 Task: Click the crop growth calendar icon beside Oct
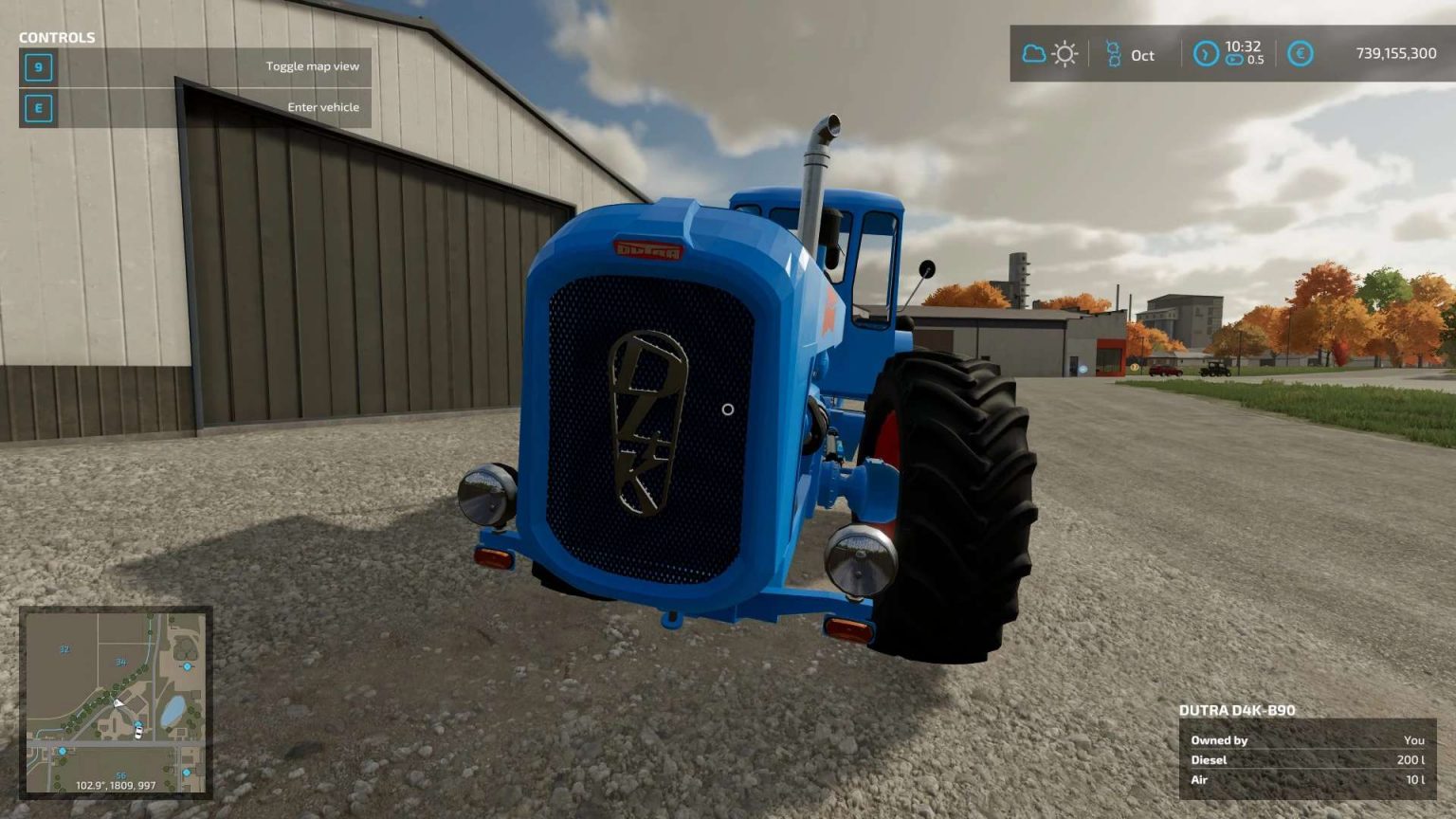(x=1112, y=55)
